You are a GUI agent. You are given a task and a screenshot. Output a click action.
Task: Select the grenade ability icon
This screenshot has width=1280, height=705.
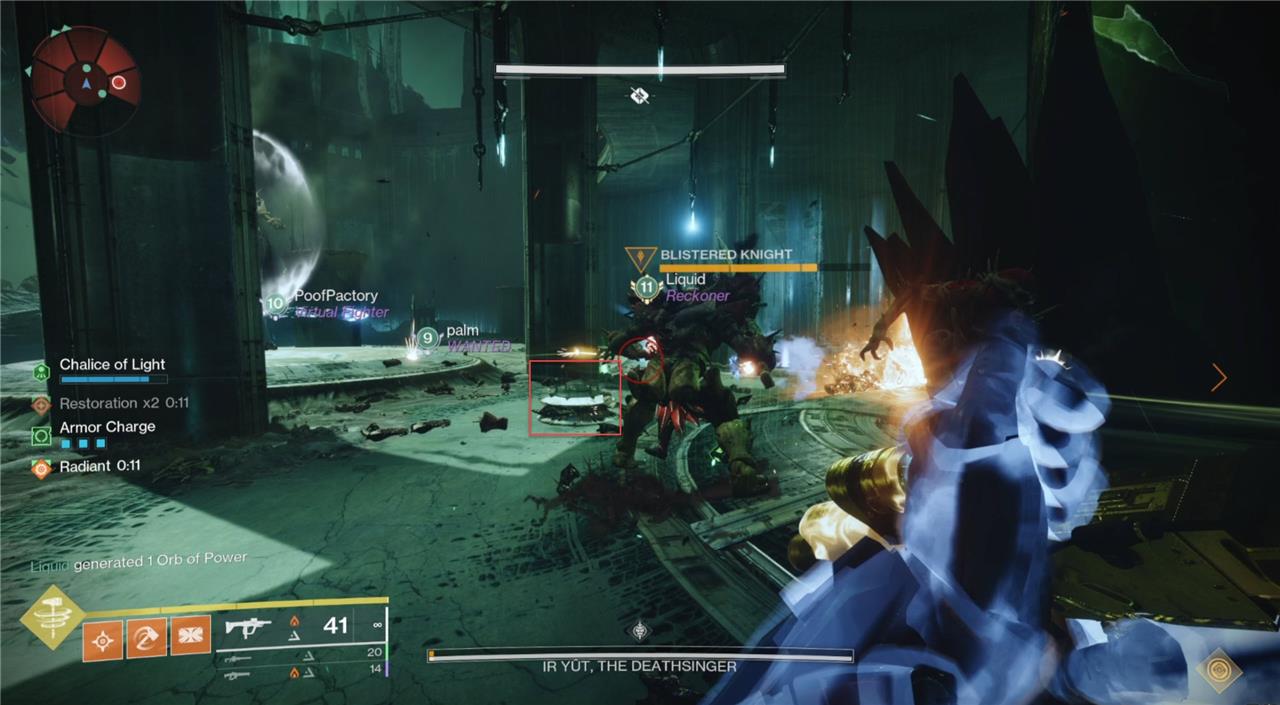point(102,637)
